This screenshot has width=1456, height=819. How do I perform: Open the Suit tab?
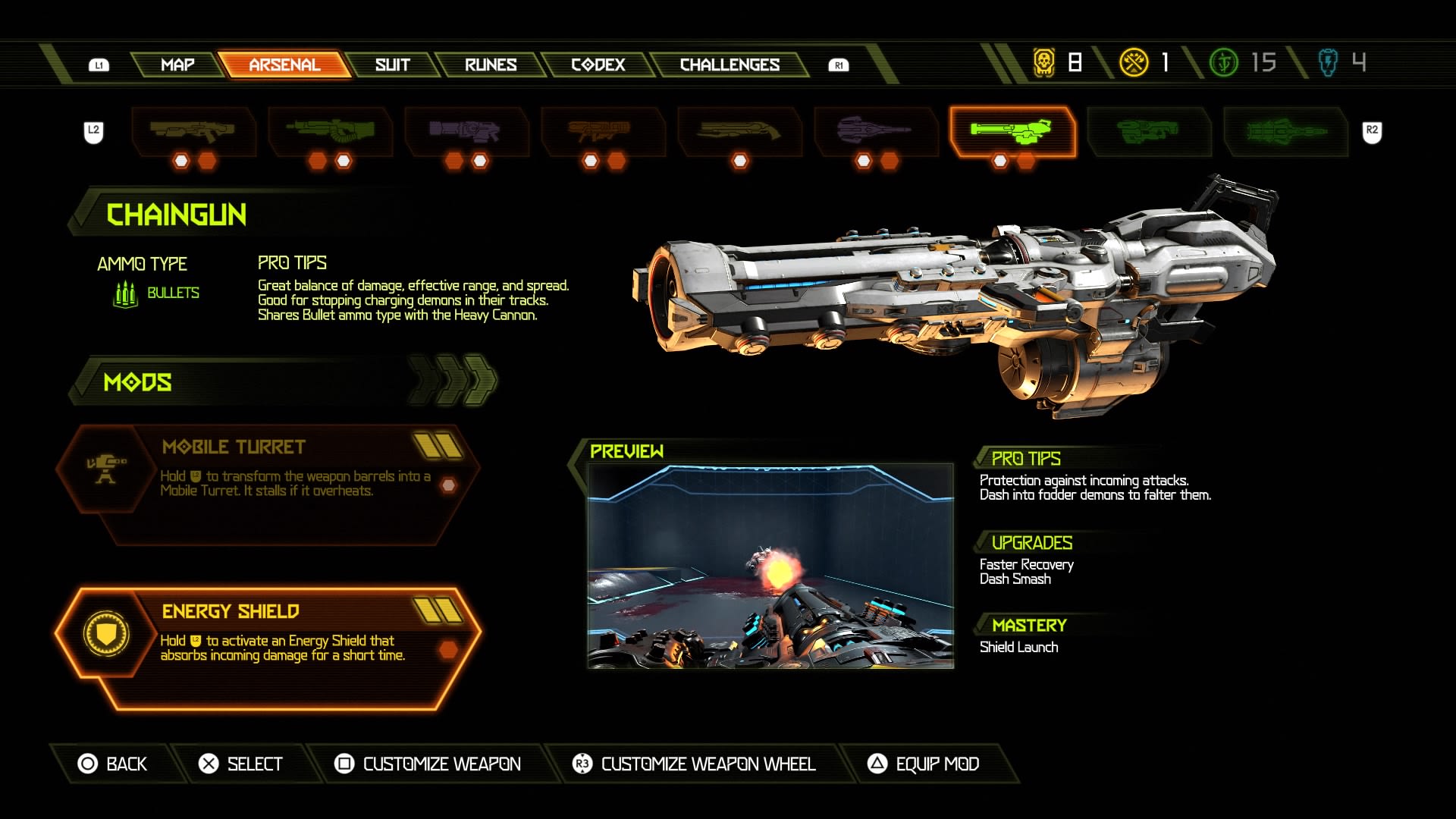392,65
